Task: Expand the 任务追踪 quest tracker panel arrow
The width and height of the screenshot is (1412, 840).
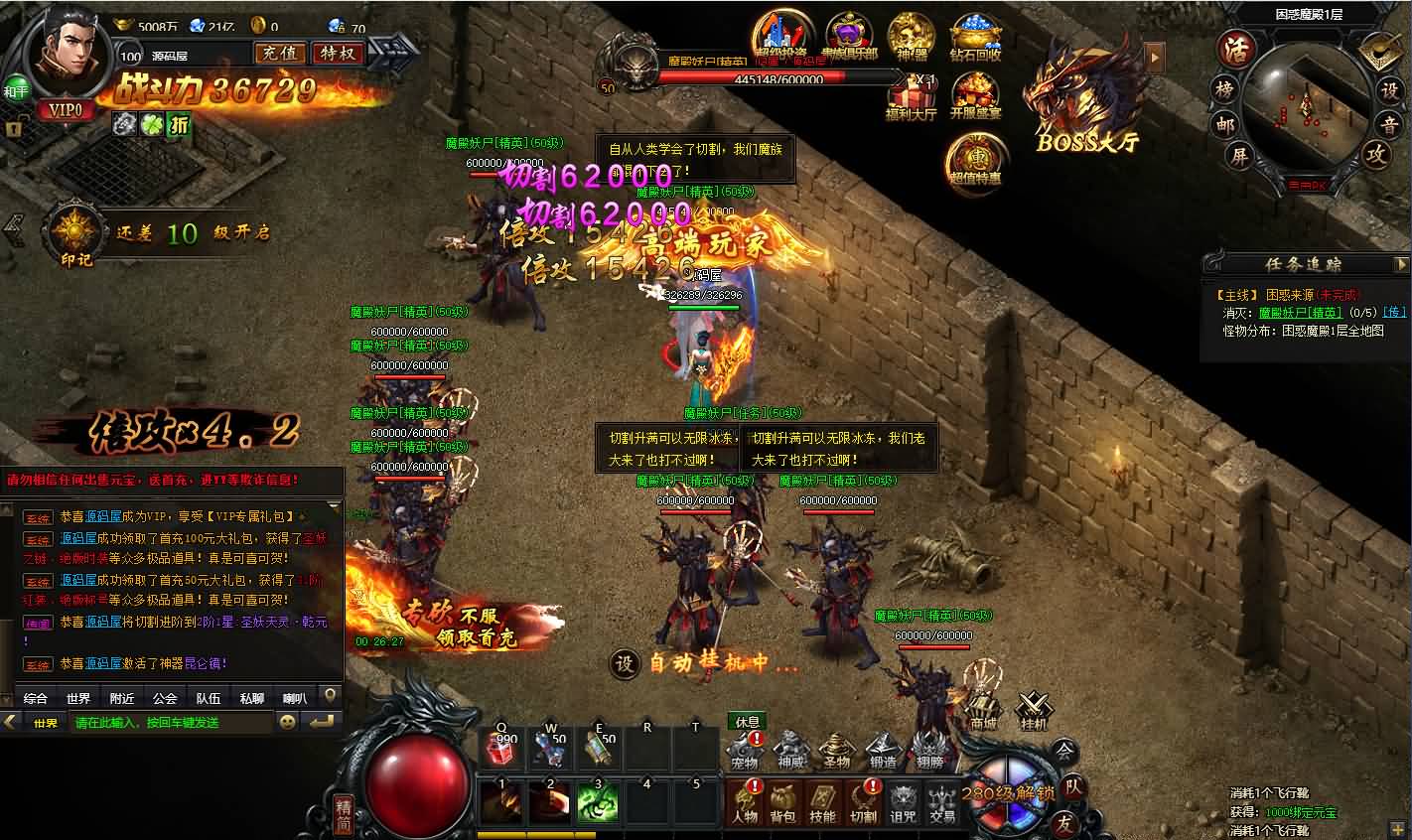Action: coord(1402,263)
